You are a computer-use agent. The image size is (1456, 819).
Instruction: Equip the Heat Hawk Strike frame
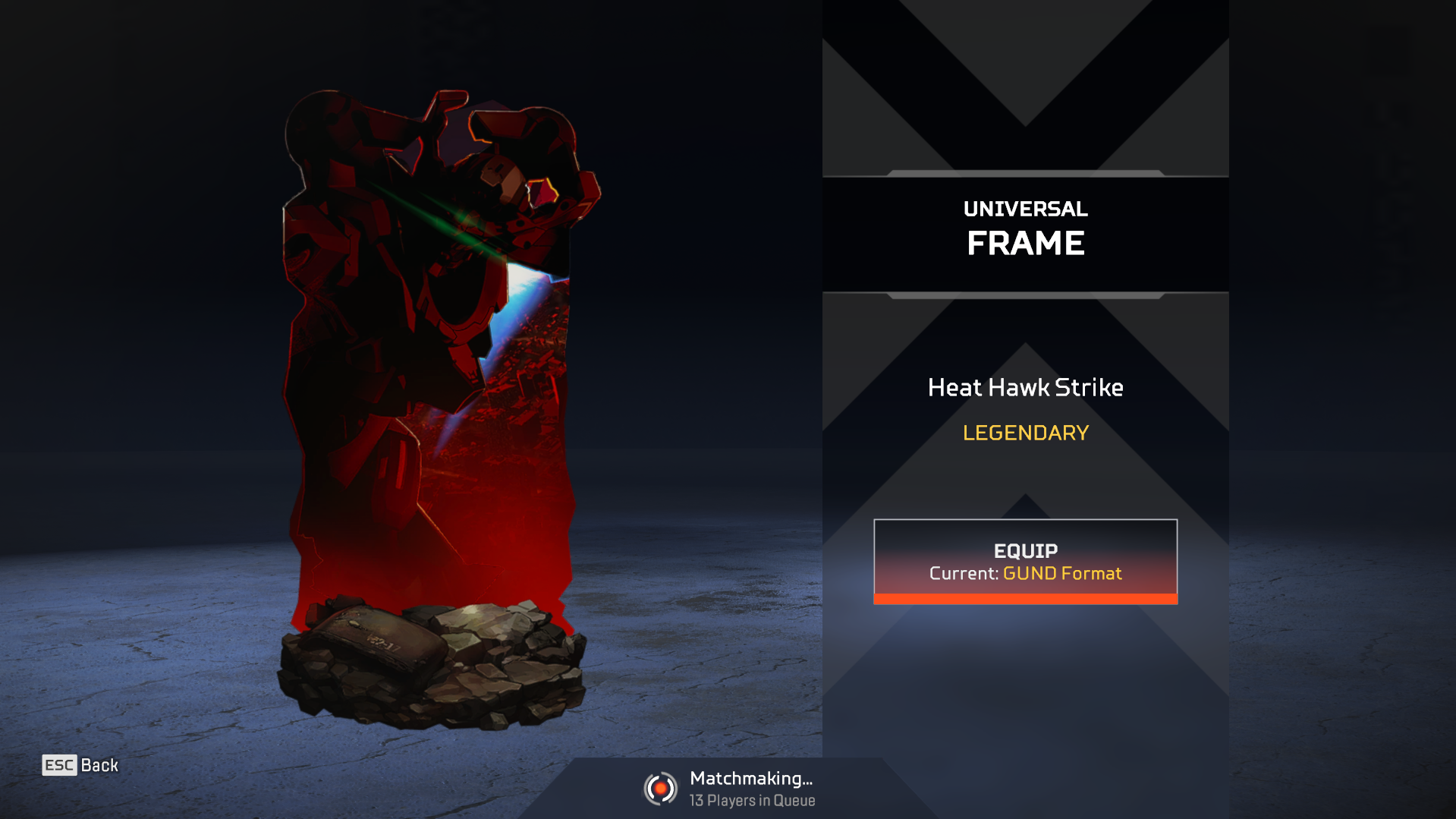(x=1025, y=561)
